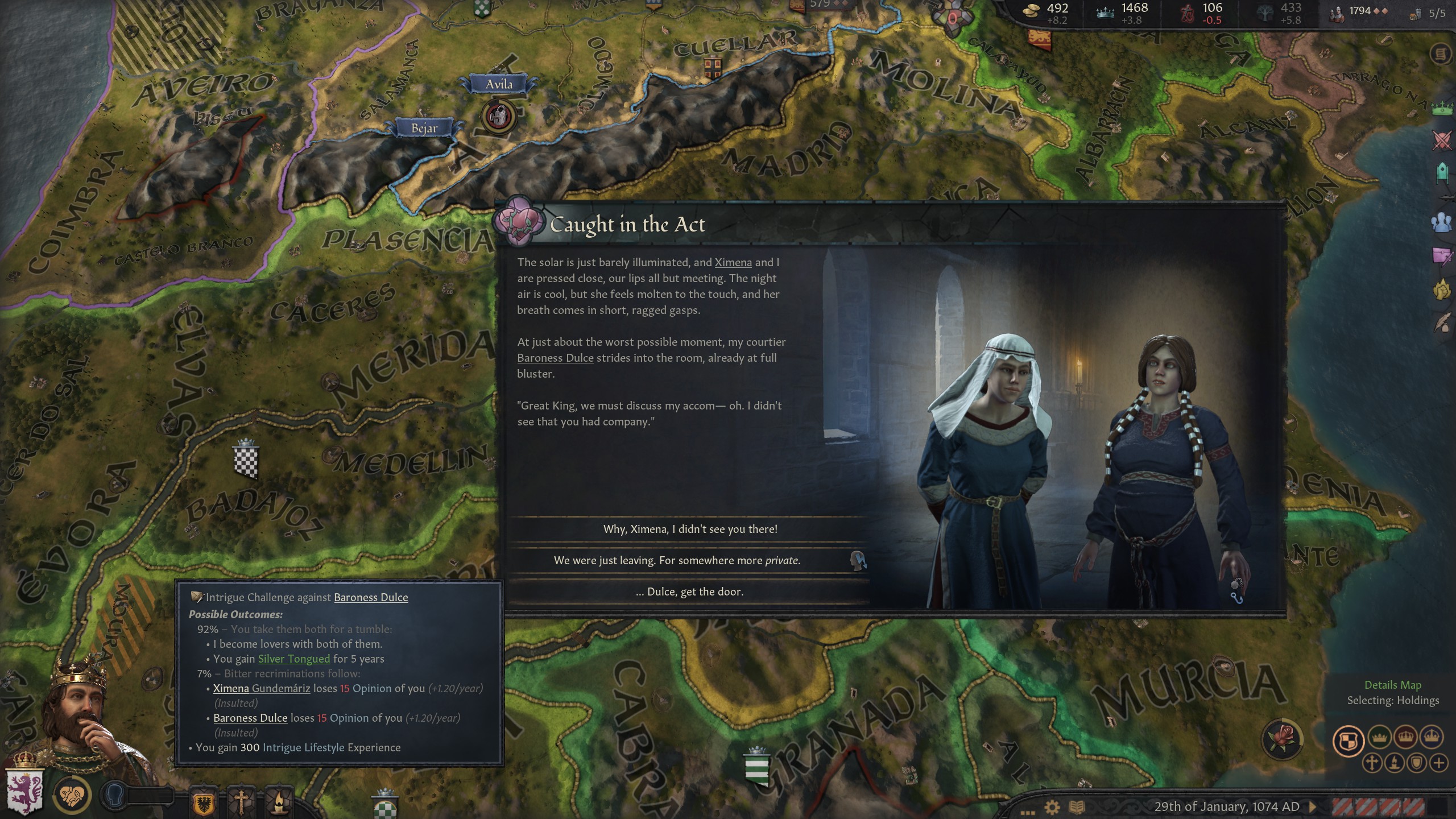
Task: Pick the "Dulce, get the door" option
Action: [x=689, y=591]
